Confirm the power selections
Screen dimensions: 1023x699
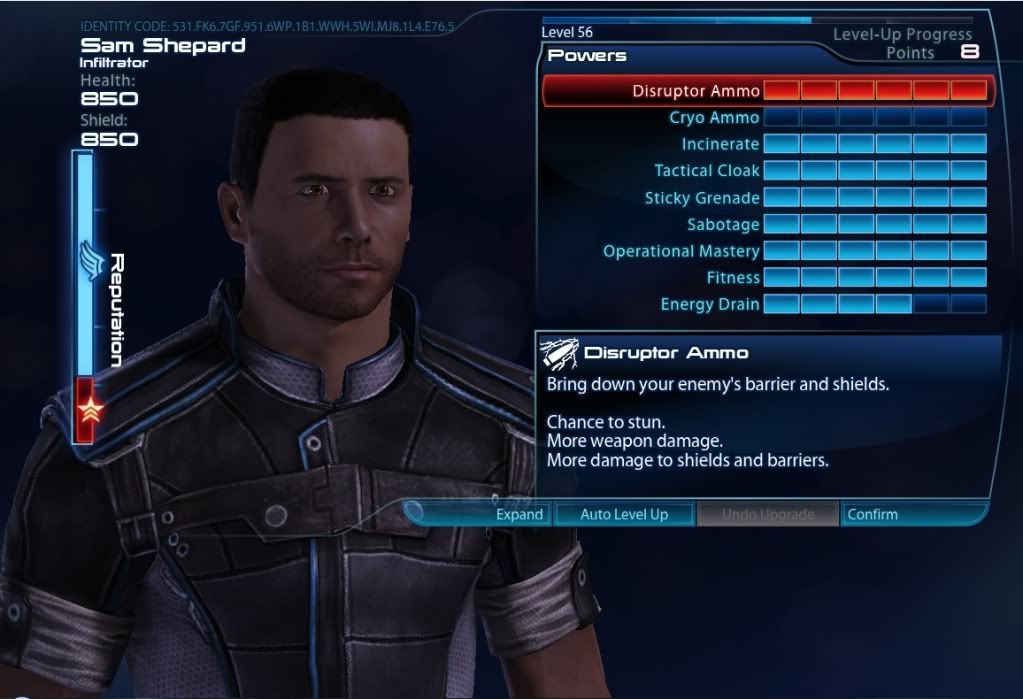[872, 515]
